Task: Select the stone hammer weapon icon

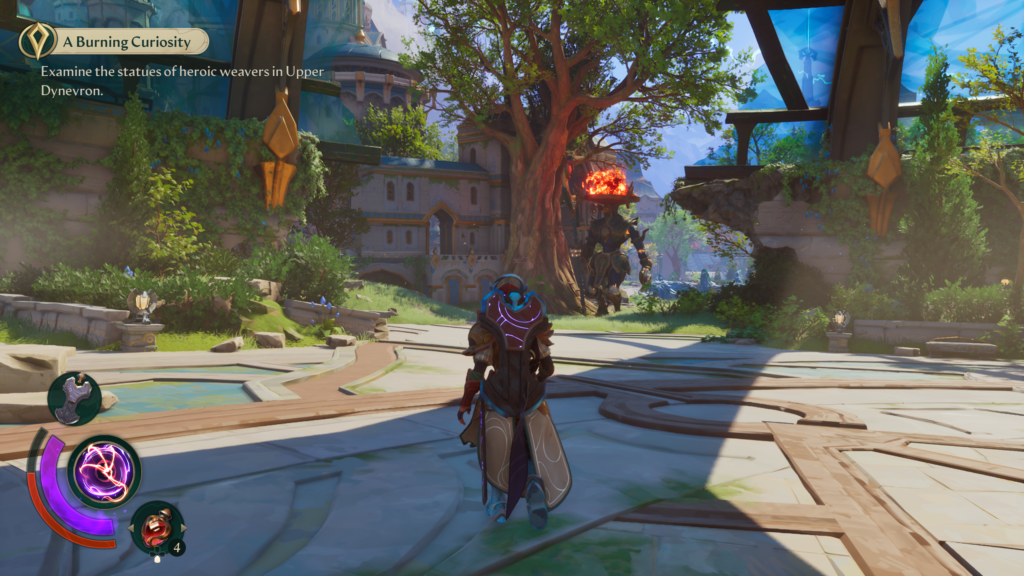Action: 74,399
